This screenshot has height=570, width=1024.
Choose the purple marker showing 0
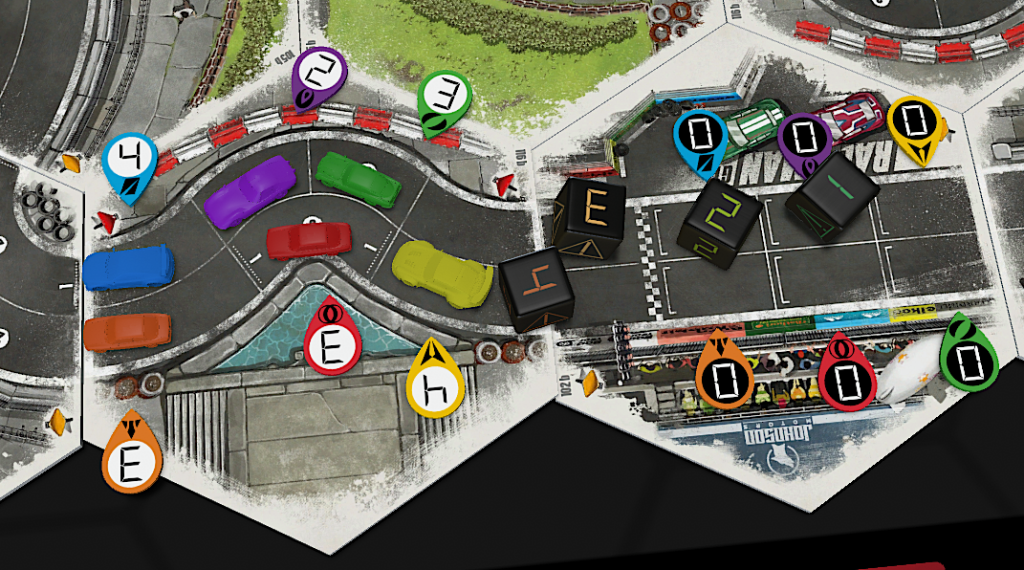coord(805,140)
